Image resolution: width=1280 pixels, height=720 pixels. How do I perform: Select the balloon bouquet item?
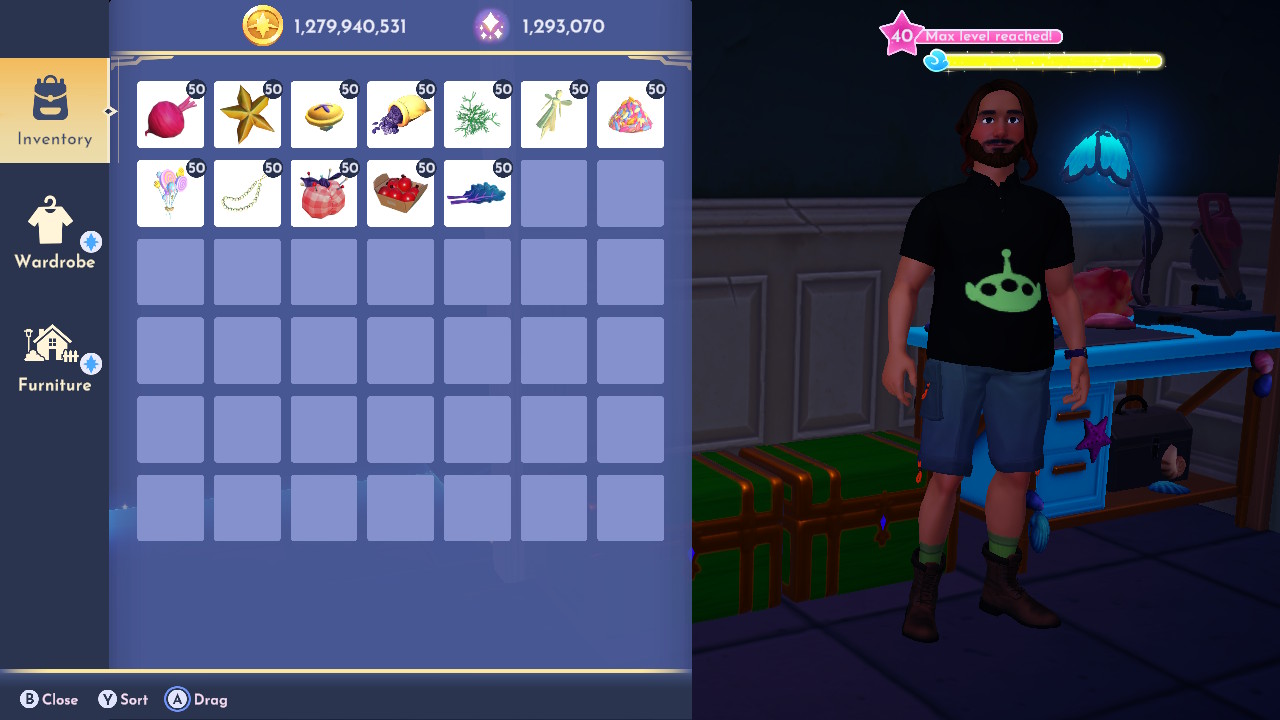coord(170,193)
